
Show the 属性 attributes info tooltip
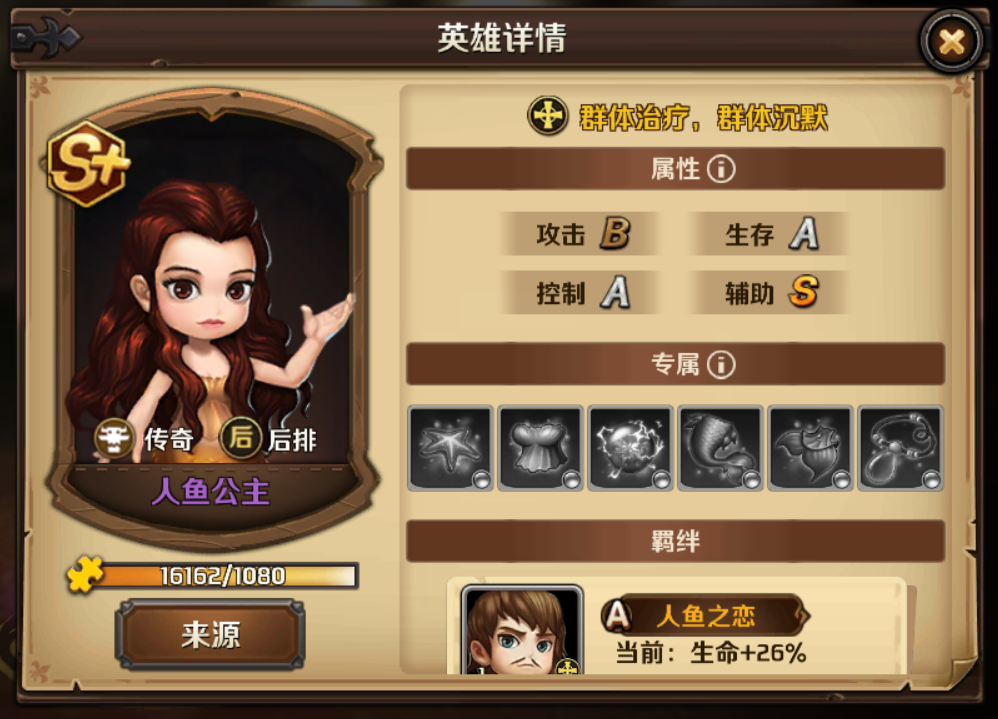click(x=721, y=169)
